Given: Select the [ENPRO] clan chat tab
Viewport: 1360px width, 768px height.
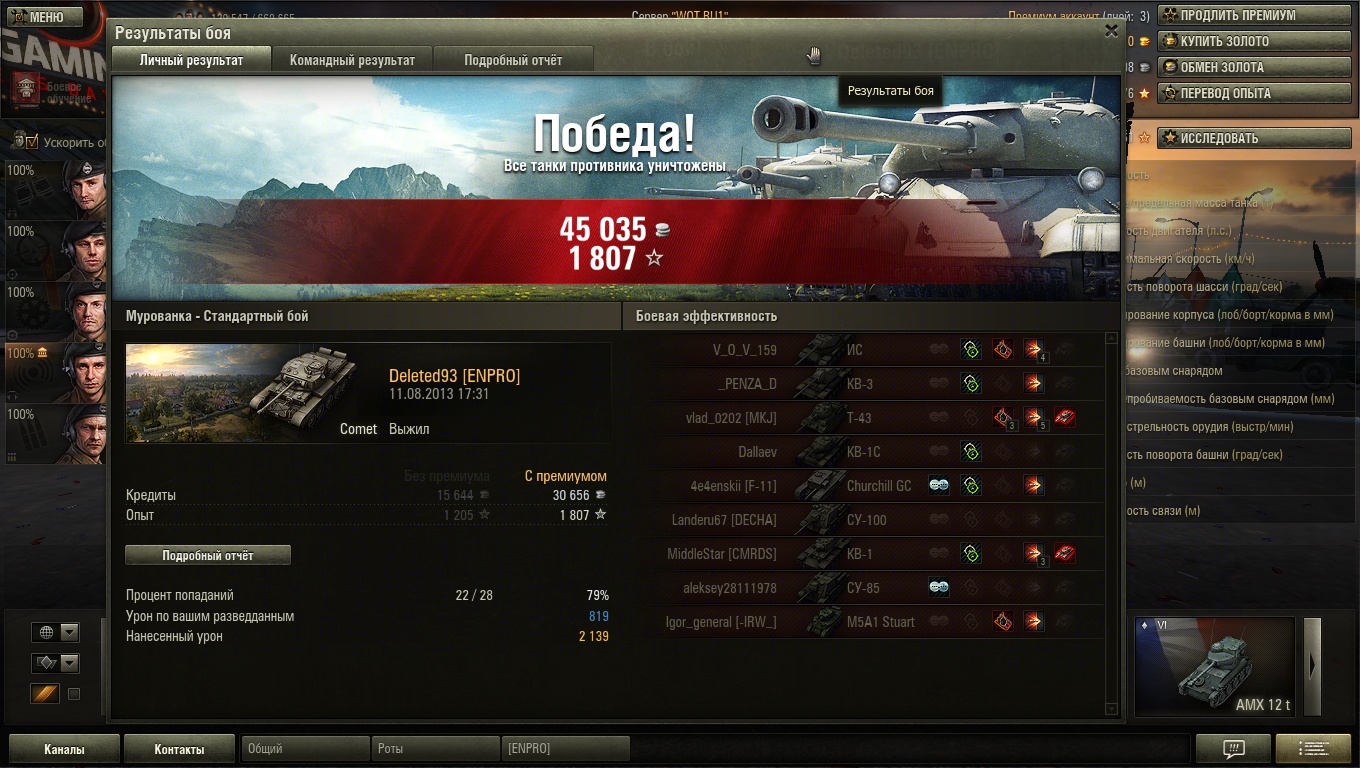Looking at the screenshot, I should (566, 749).
